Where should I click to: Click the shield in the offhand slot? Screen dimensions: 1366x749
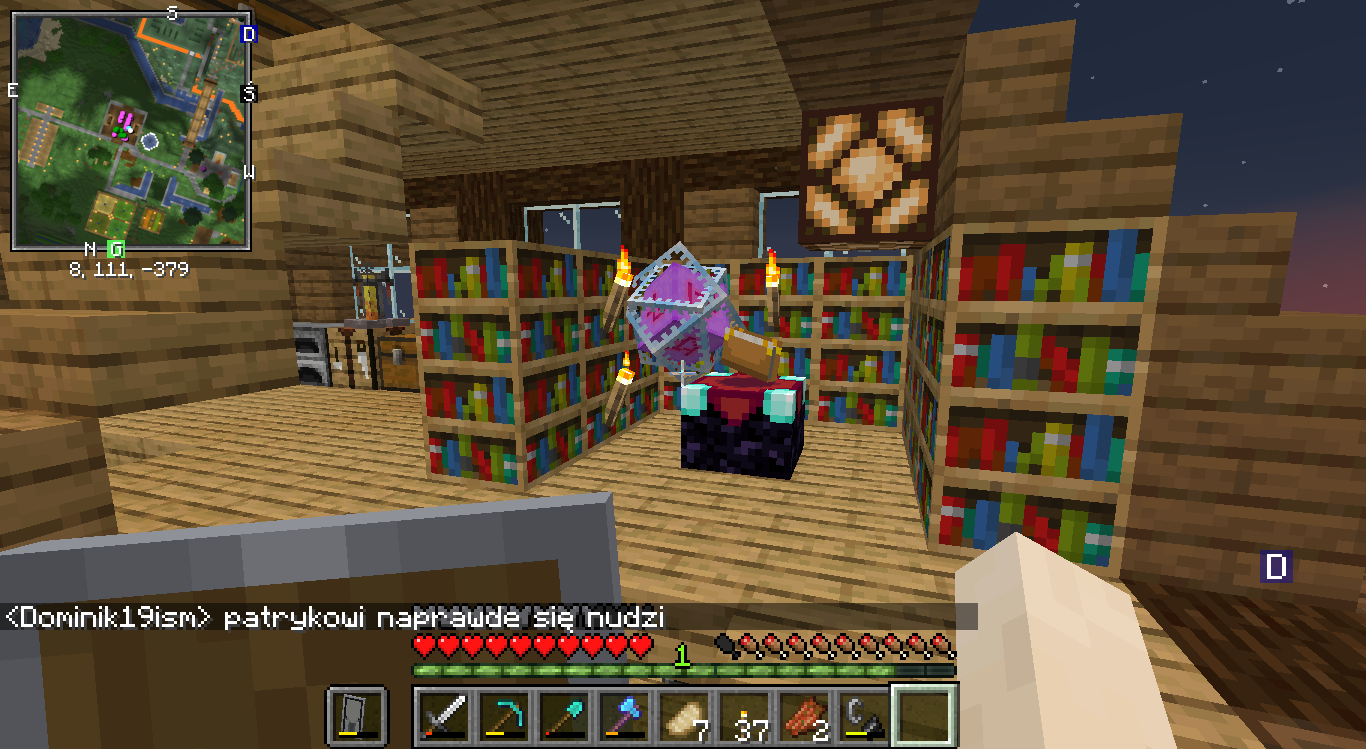357,716
